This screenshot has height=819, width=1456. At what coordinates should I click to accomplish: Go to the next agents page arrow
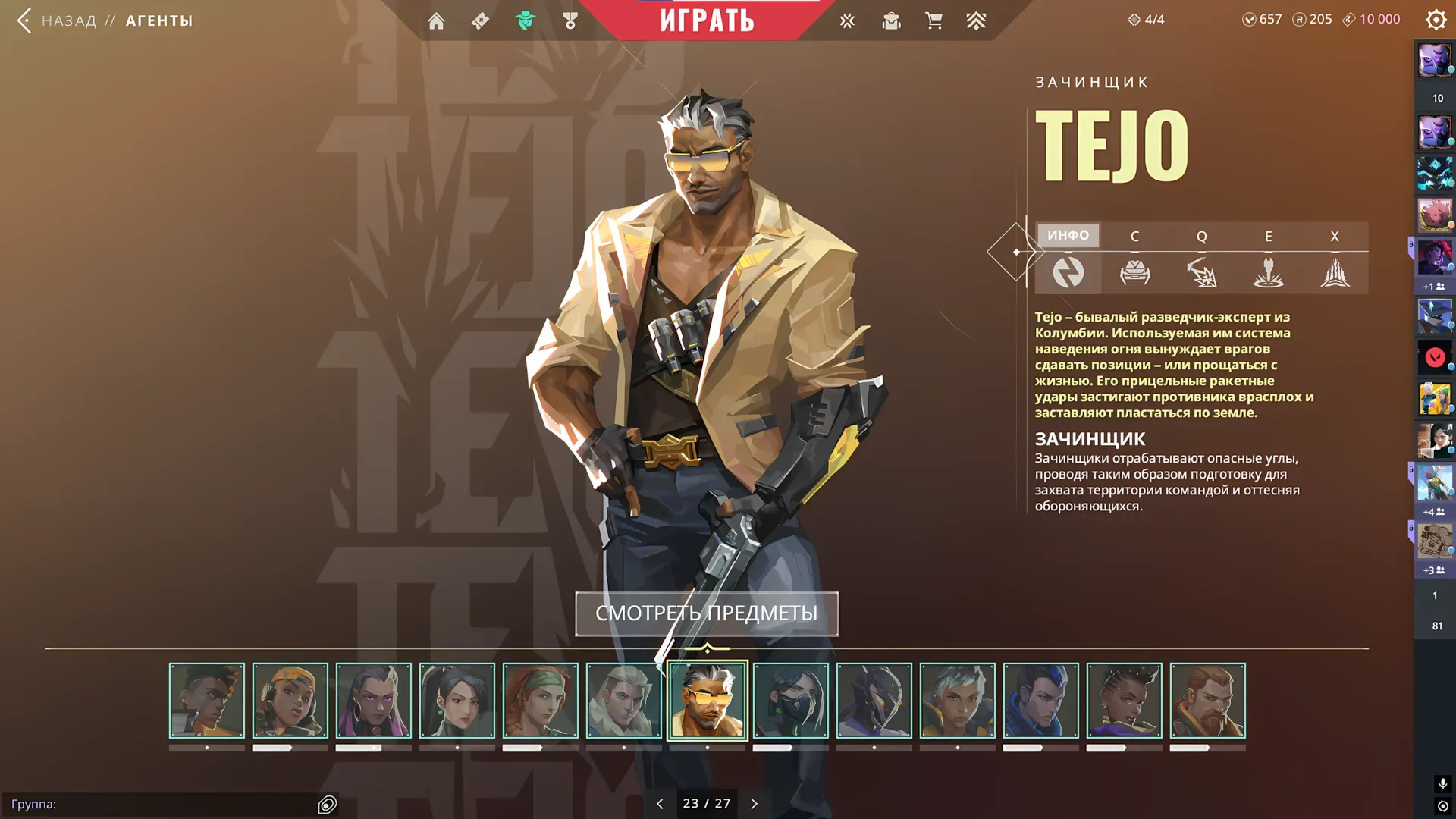pos(754,804)
